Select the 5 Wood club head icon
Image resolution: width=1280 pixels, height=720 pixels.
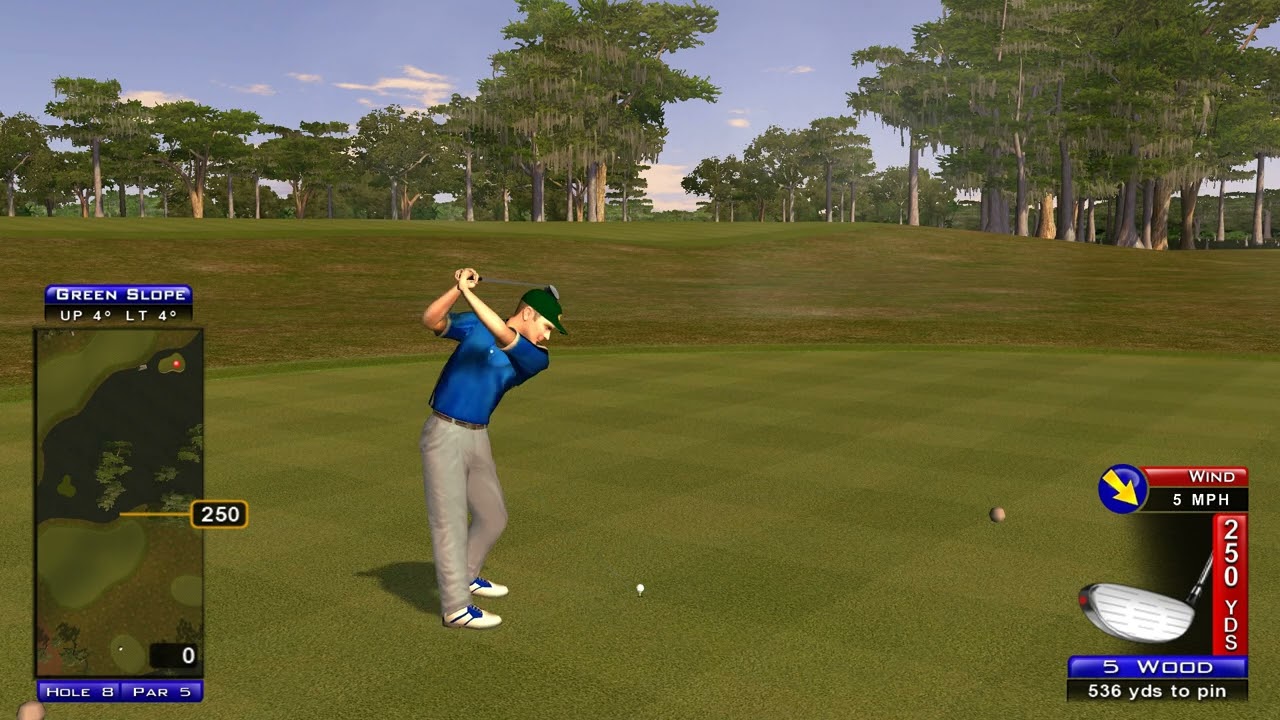[1137, 608]
